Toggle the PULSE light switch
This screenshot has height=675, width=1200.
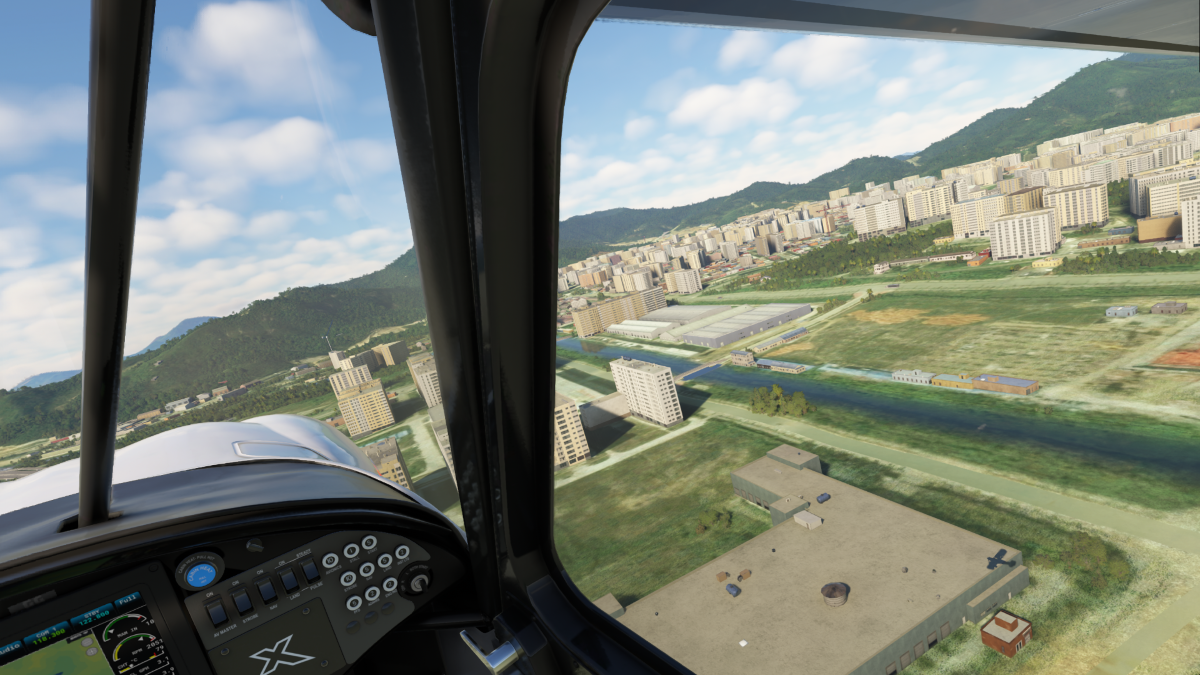pos(310,570)
